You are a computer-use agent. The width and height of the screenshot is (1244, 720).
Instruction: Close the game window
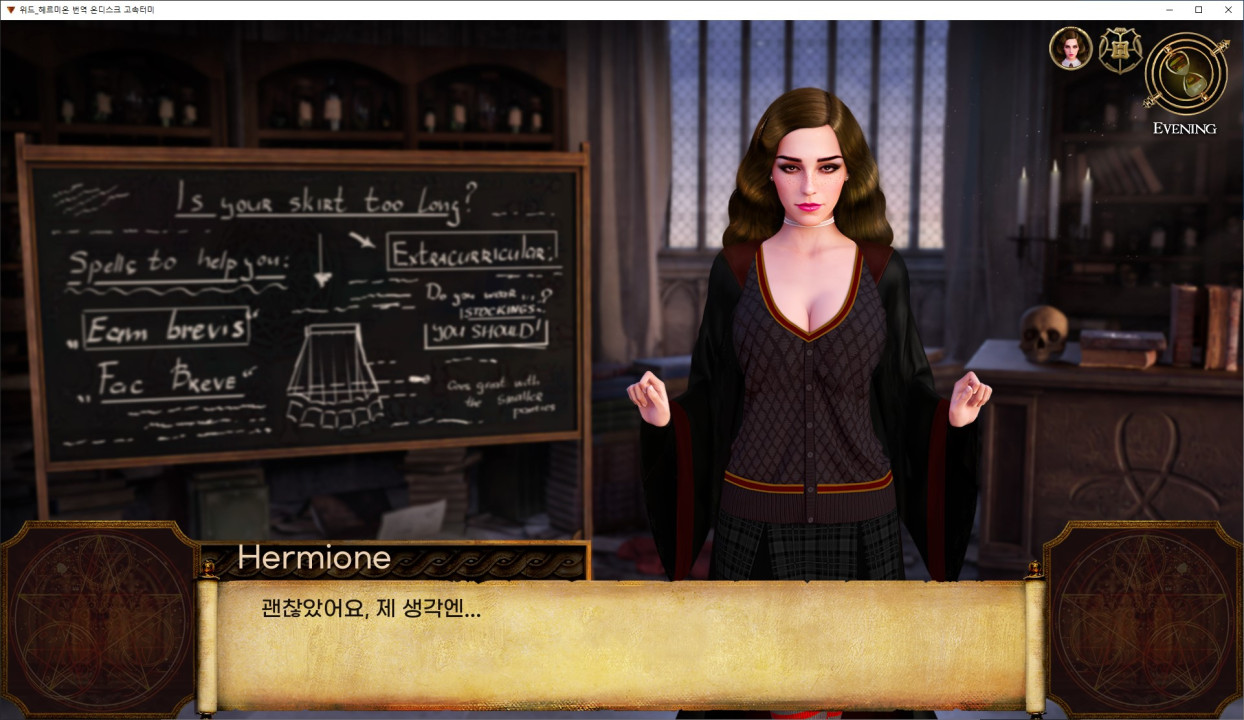click(1228, 10)
